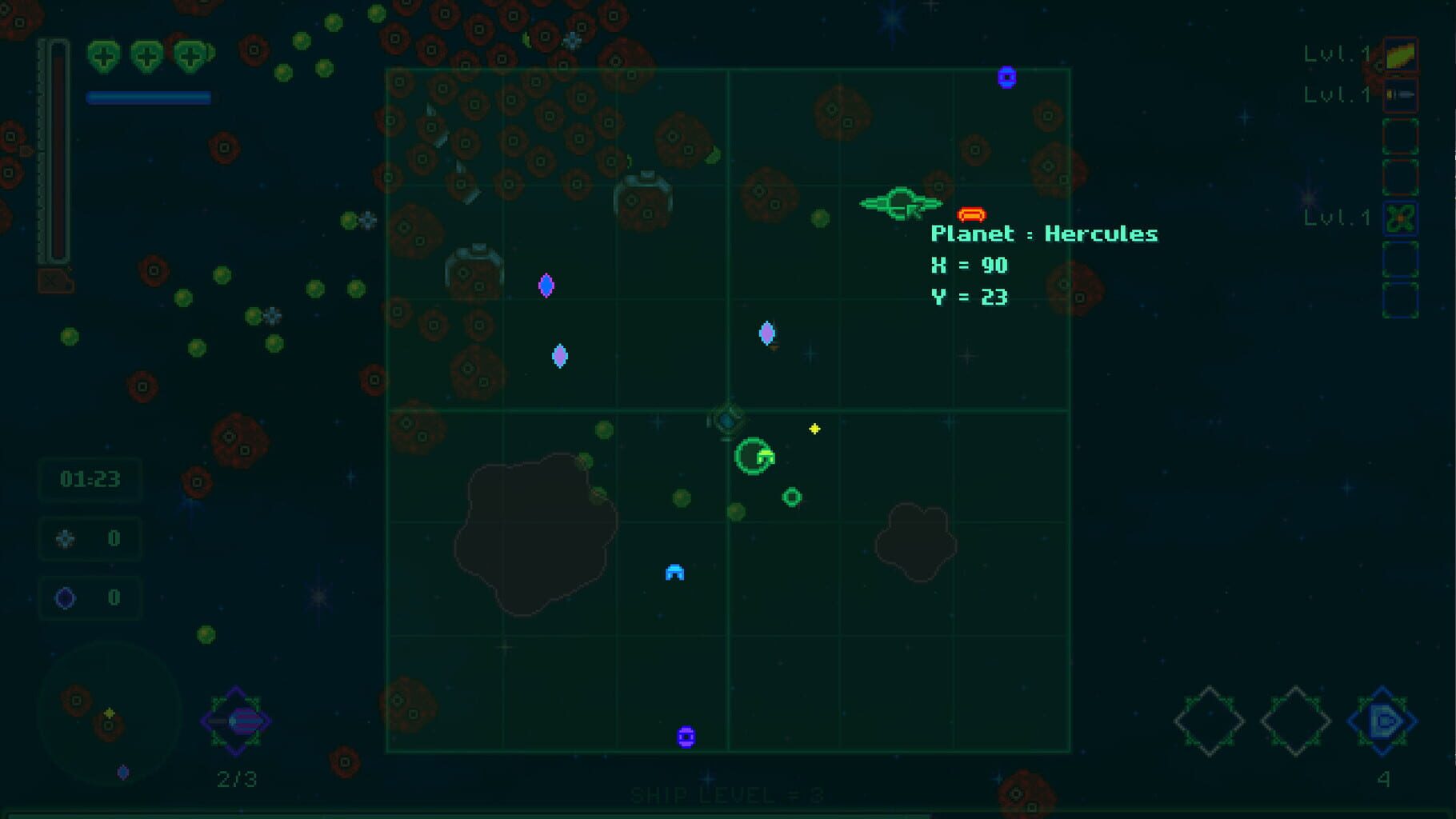Select the missile weapon slot
This screenshot has width=1456, height=819.
point(1400,95)
